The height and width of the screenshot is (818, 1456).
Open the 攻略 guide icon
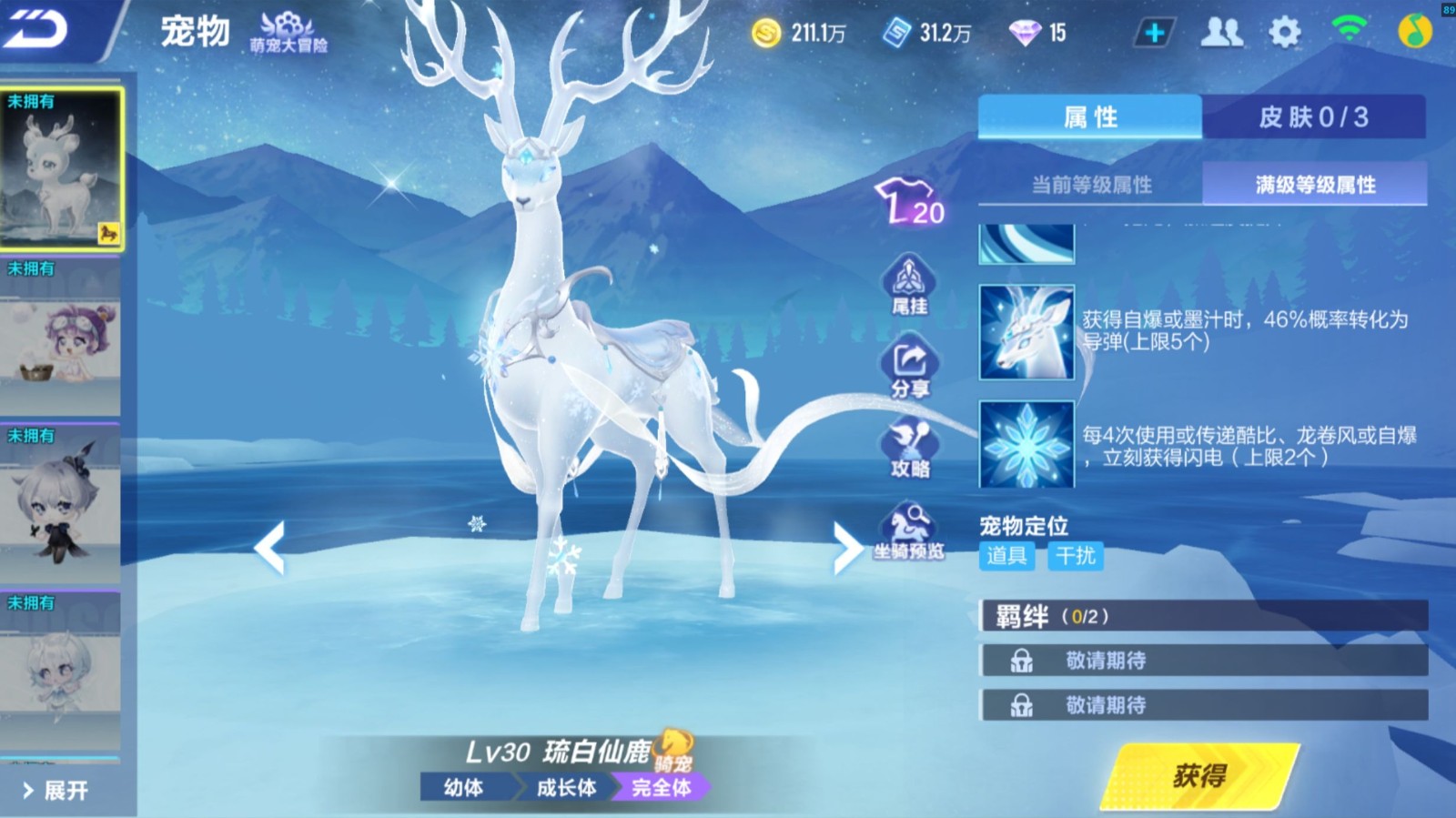pos(911,446)
